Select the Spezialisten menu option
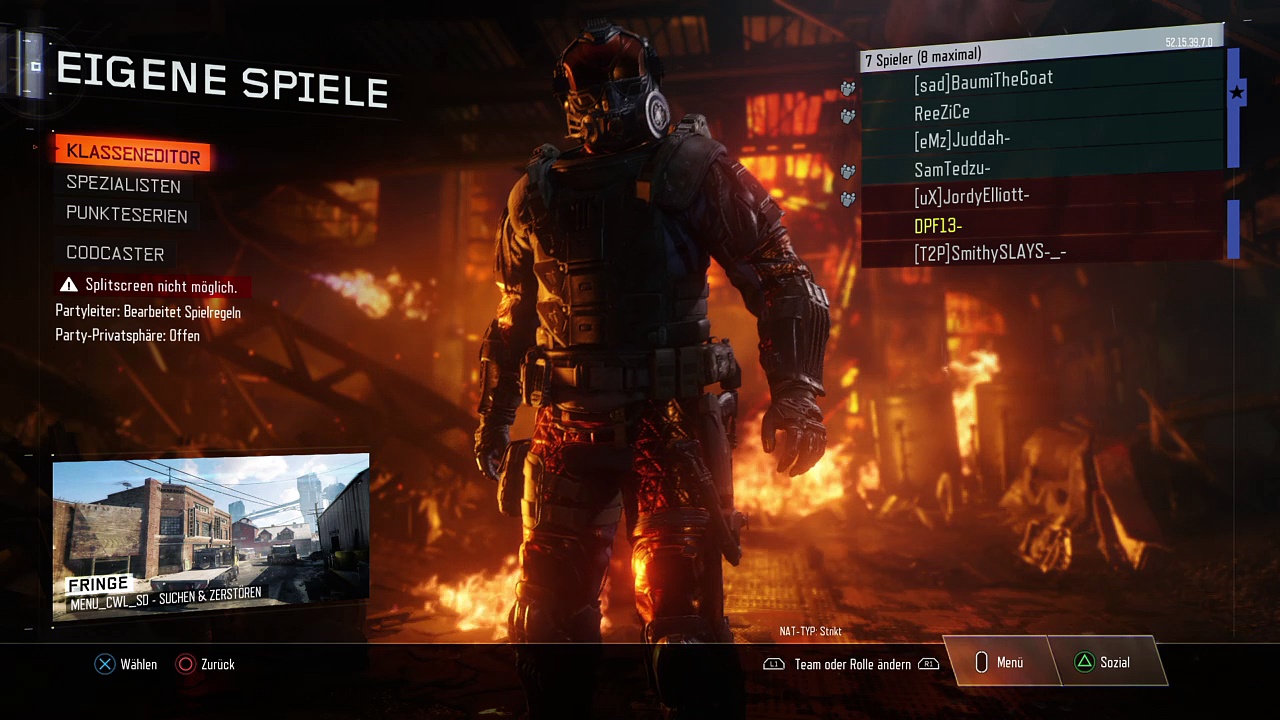Screen dimensions: 1280x720 pos(123,185)
